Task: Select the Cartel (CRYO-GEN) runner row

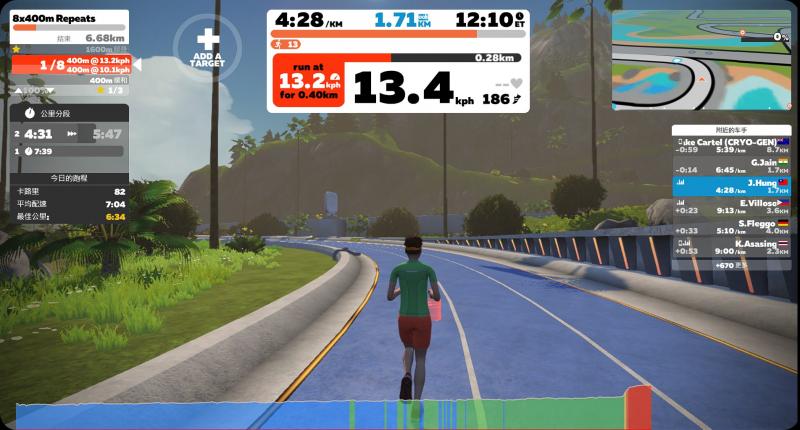Action: click(x=734, y=145)
